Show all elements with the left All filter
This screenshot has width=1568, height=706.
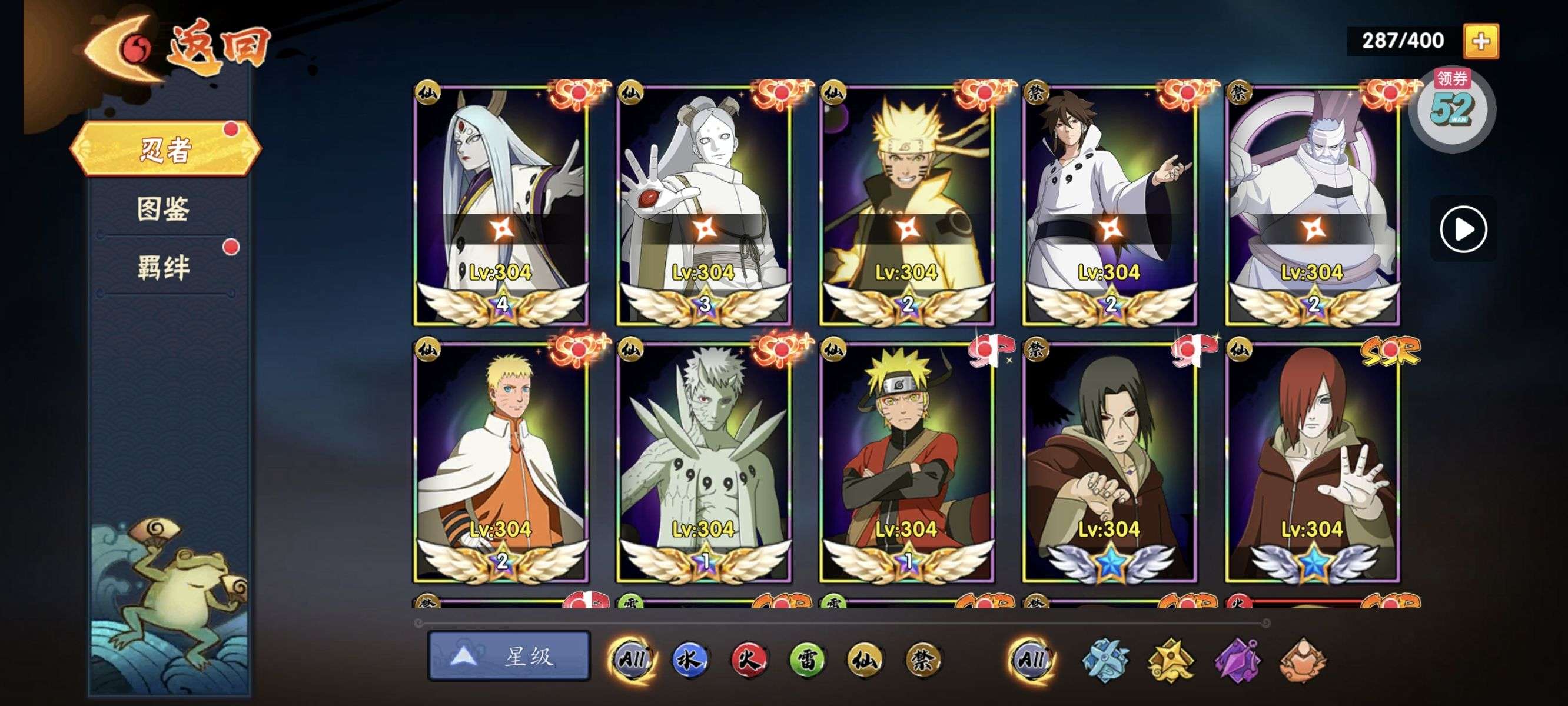tap(632, 658)
